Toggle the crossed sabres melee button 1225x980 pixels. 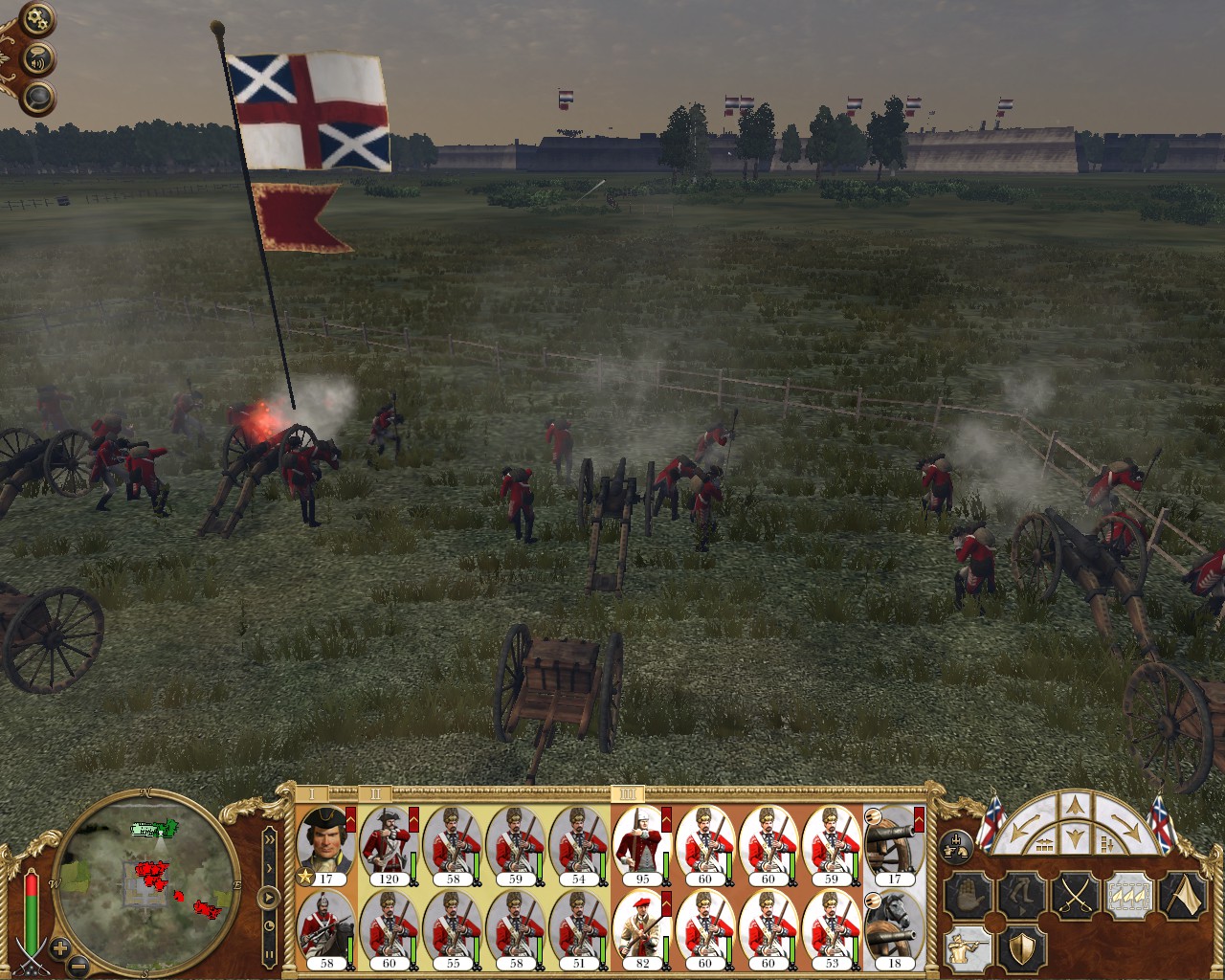coord(1074,897)
